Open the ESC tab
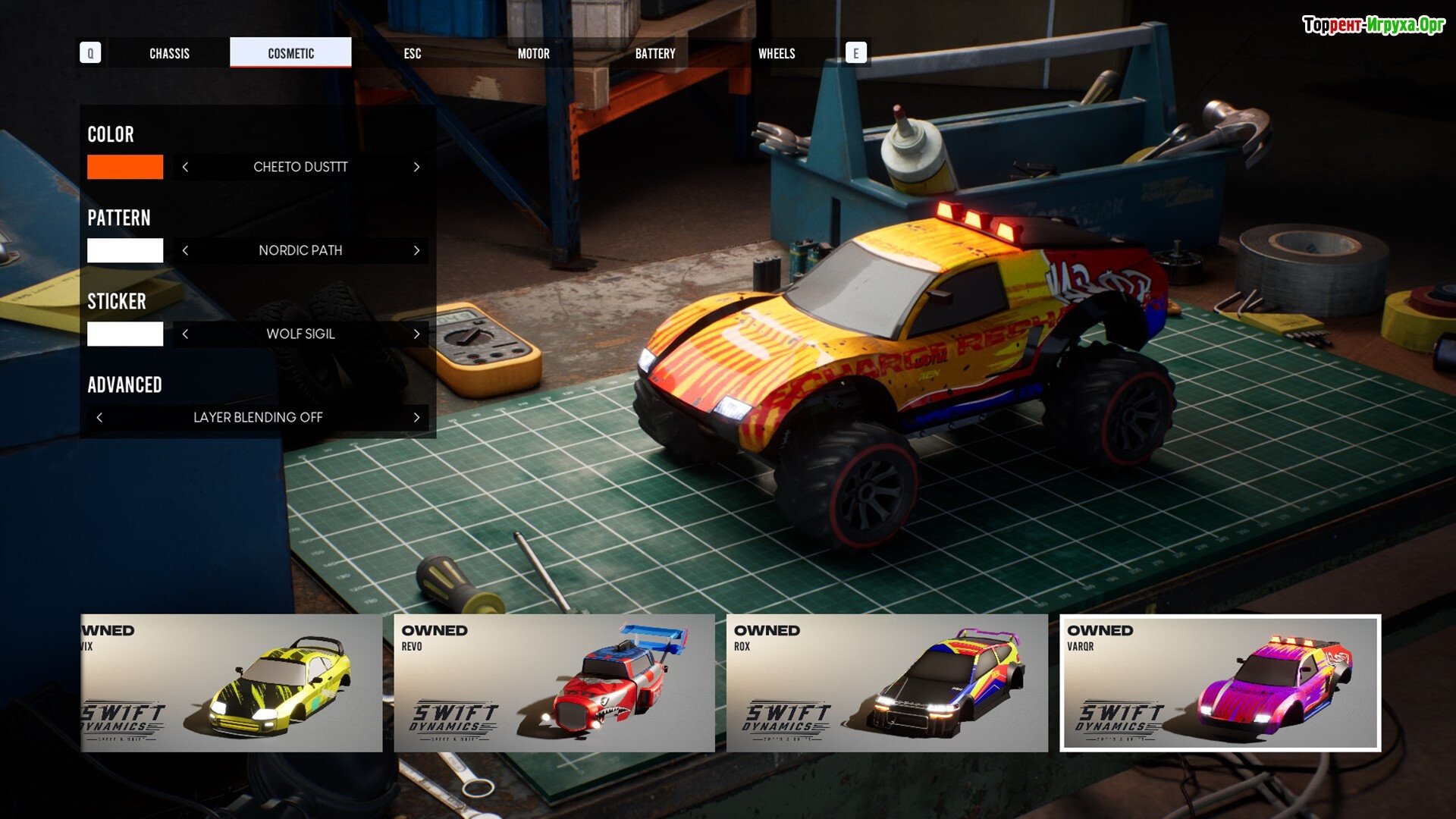This screenshot has width=1456, height=819. pyautogui.click(x=412, y=53)
